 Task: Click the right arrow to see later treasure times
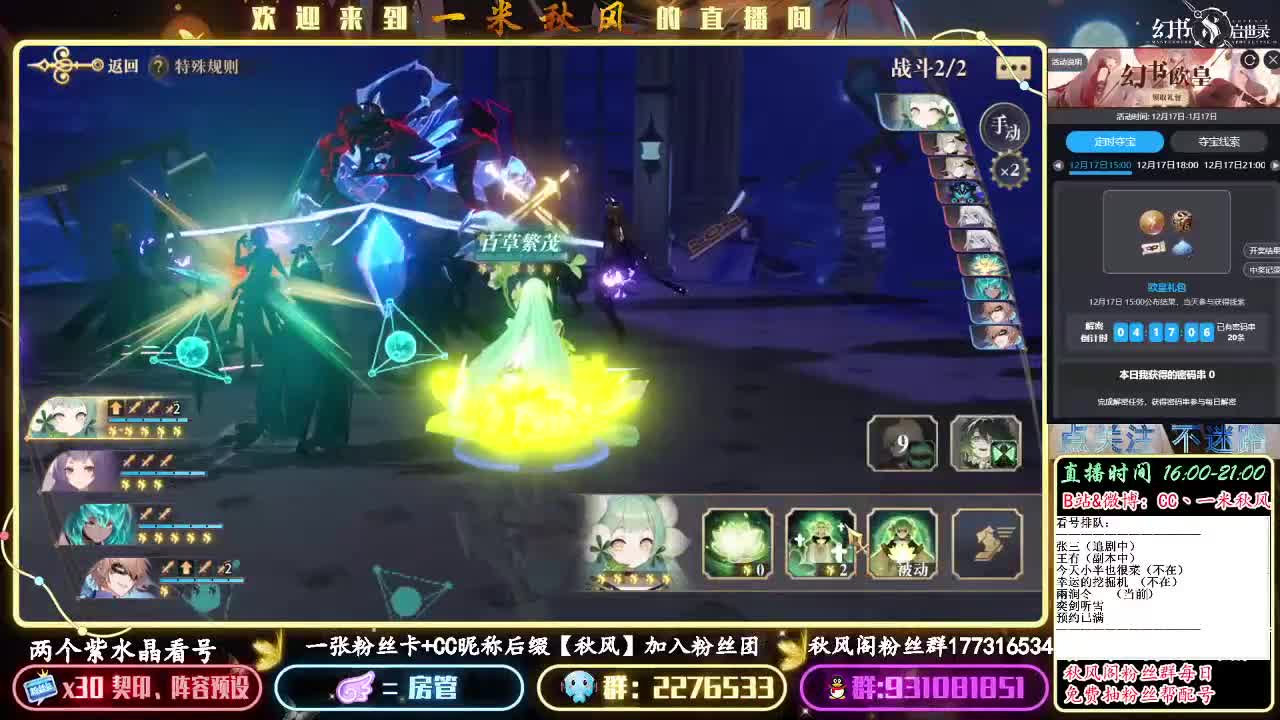(x=1273, y=166)
